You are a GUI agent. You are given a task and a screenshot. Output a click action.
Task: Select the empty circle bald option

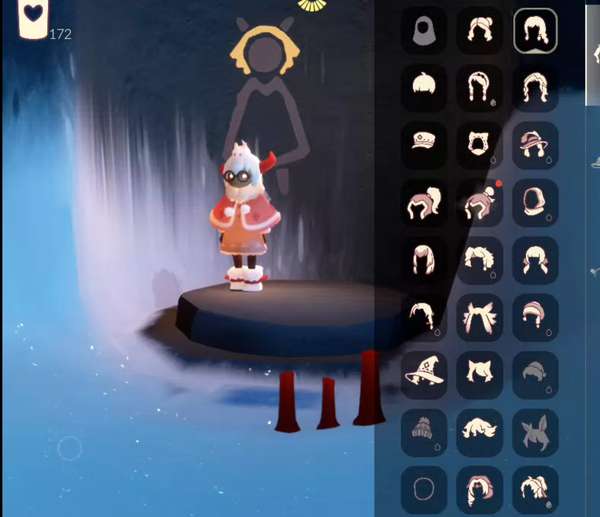pyautogui.click(x=424, y=489)
